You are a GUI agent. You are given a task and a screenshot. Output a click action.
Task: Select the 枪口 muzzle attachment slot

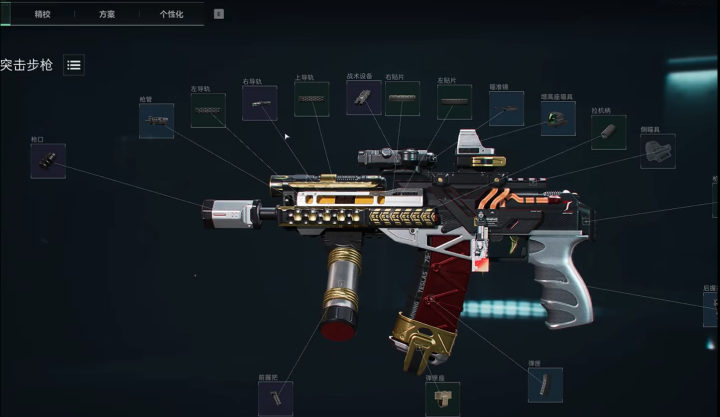(x=48, y=160)
